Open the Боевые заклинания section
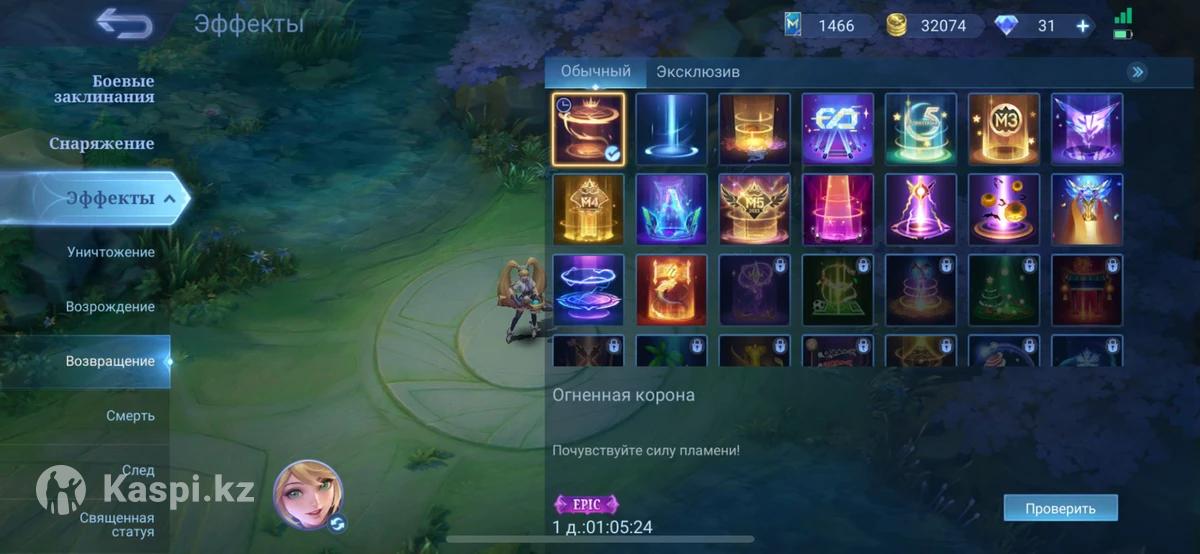 tap(104, 89)
